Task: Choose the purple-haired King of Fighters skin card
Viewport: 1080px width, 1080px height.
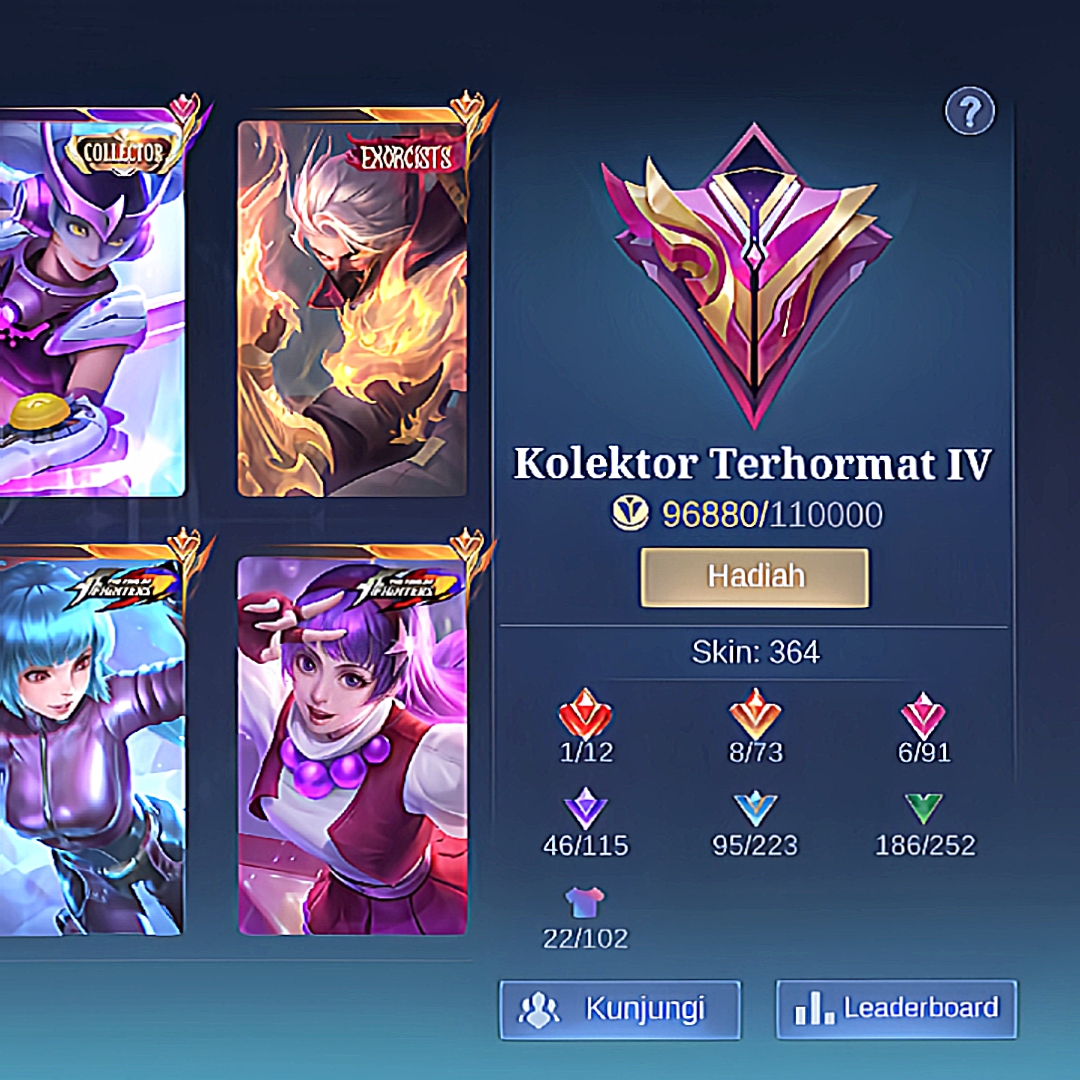Action: click(x=352, y=745)
